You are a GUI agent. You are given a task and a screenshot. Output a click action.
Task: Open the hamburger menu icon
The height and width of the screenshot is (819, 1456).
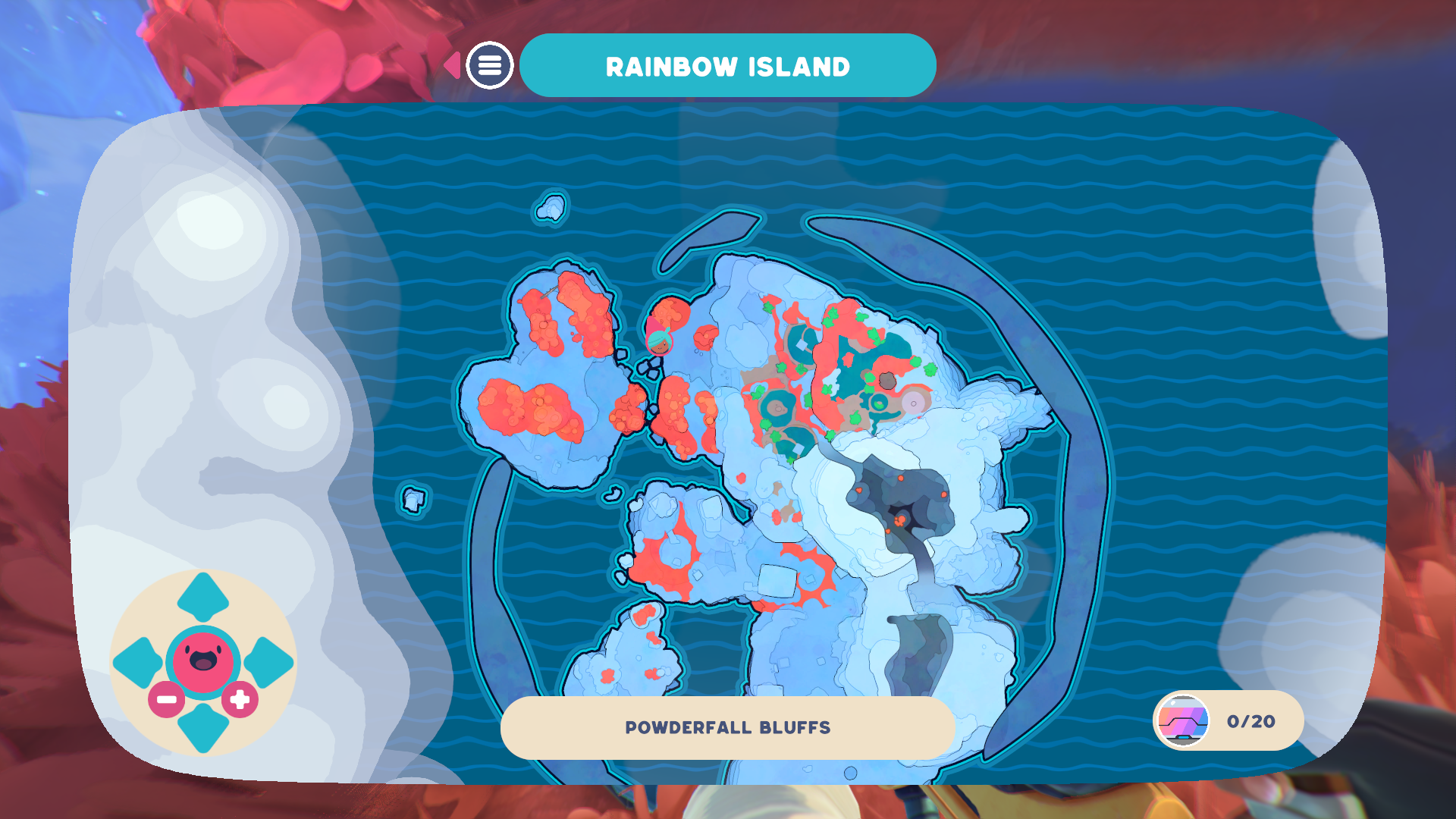click(x=489, y=66)
